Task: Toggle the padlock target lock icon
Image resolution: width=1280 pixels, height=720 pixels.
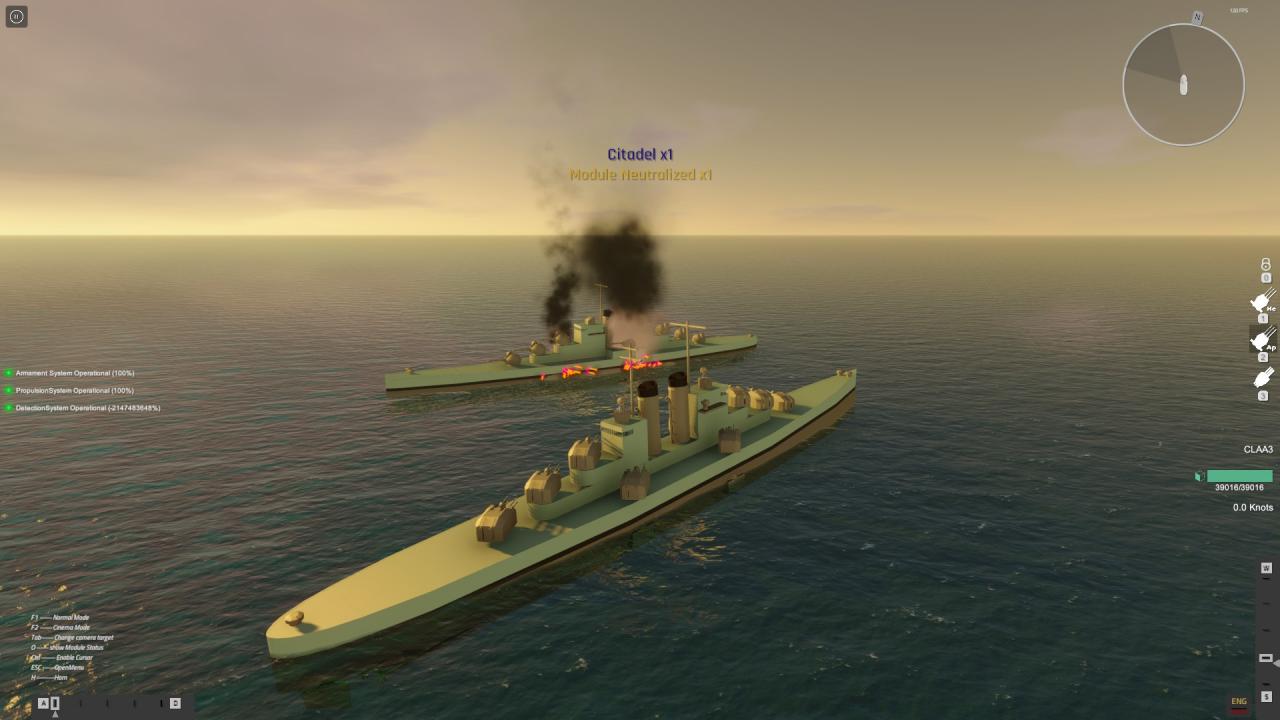Action: 1265,265
